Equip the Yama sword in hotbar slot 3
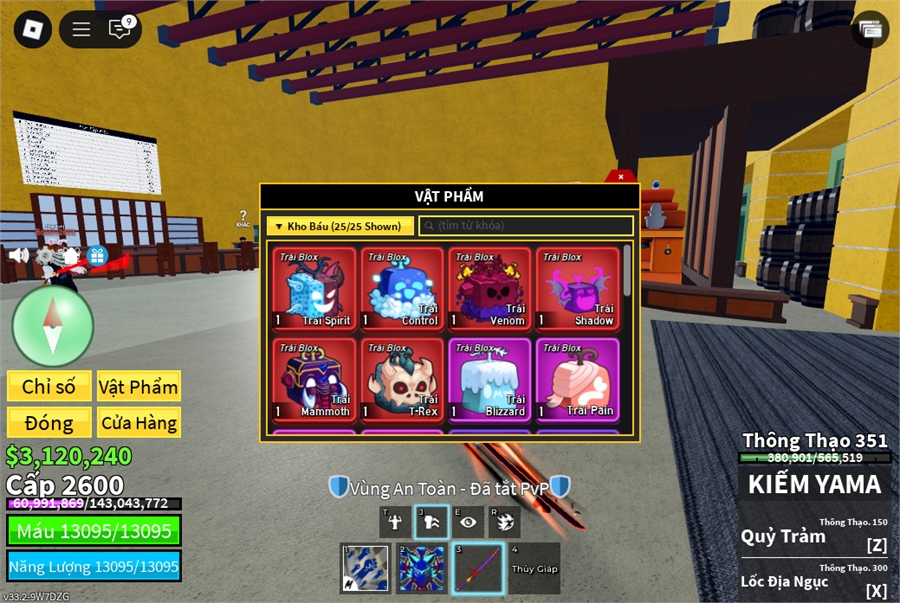The image size is (900, 603). click(x=479, y=568)
